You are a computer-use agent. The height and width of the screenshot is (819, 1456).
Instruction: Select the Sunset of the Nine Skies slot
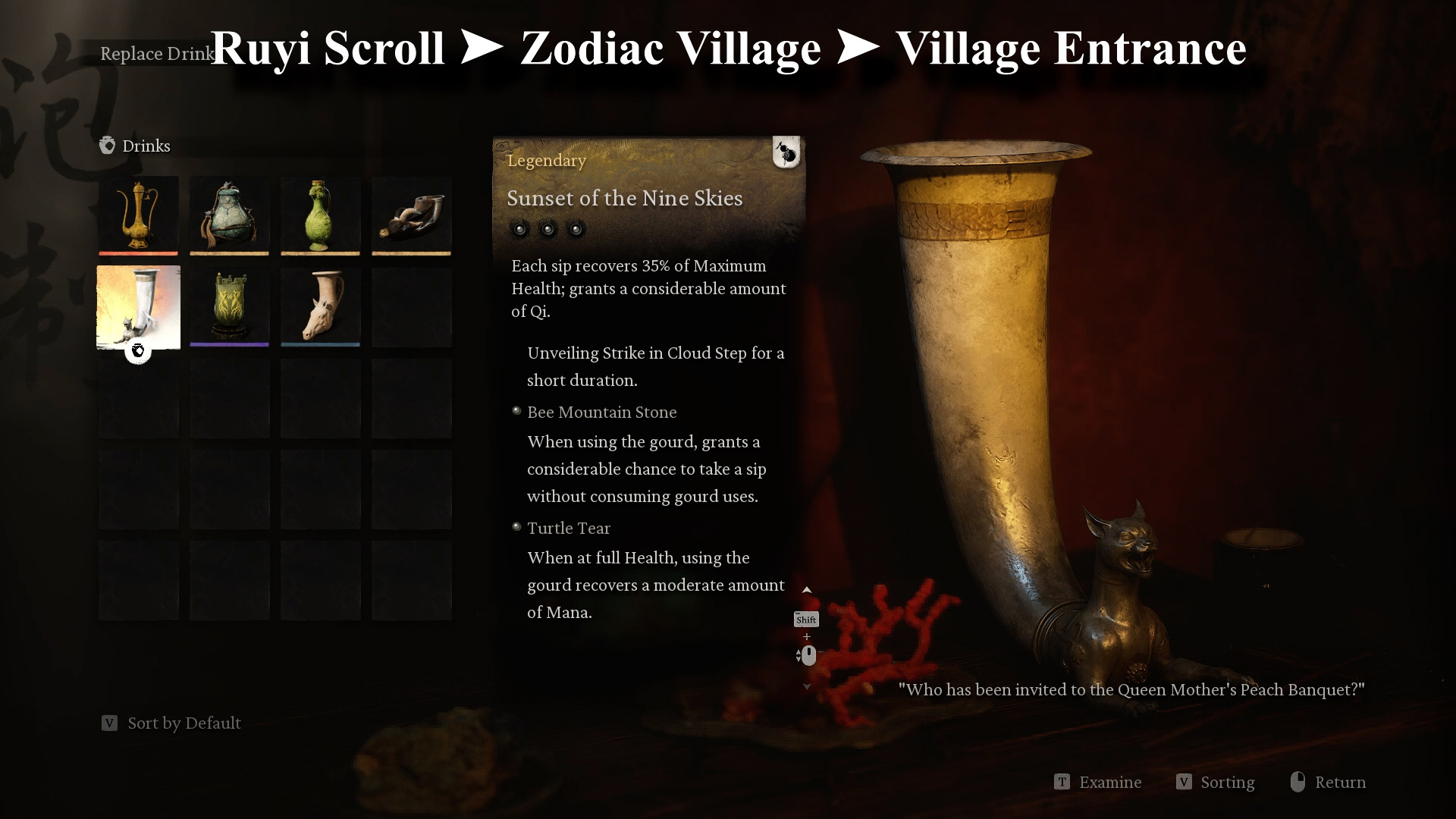click(x=138, y=307)
